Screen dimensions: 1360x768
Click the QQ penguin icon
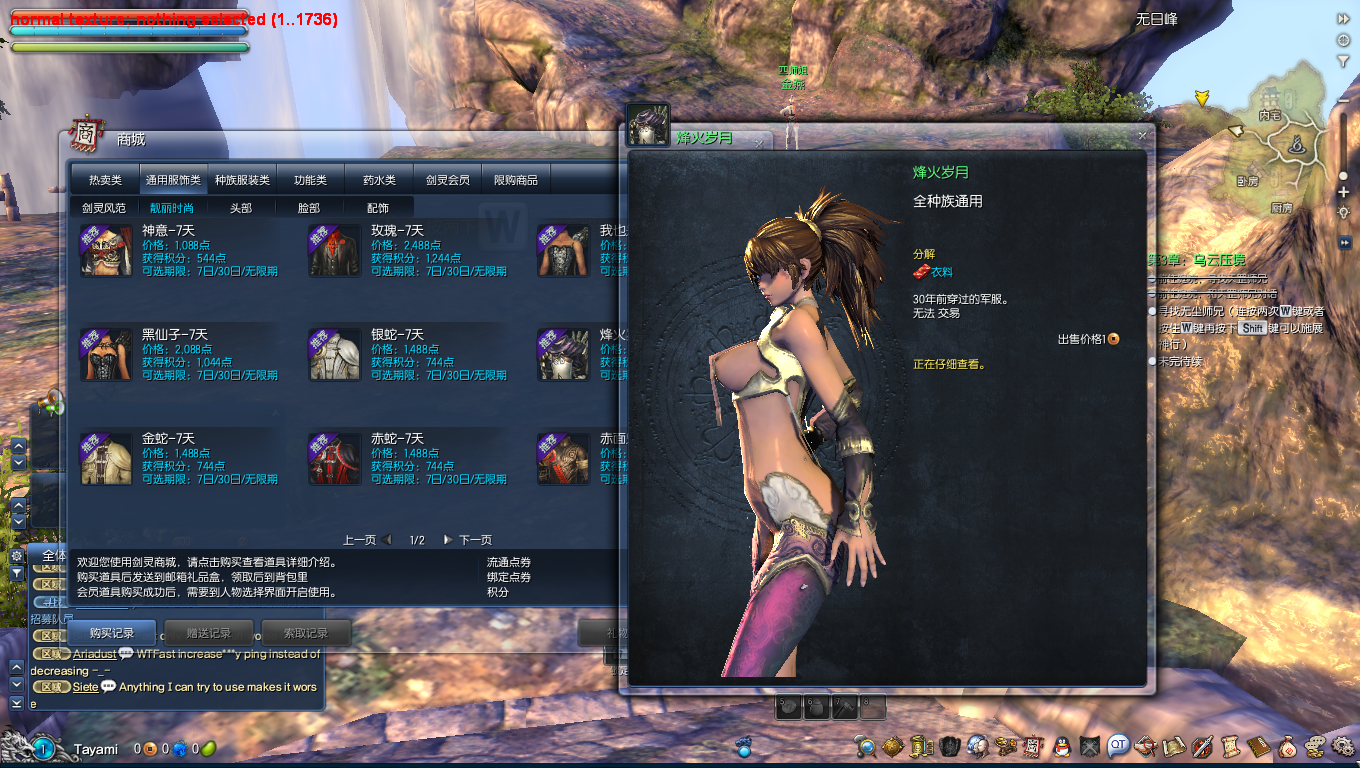(x=1062, y=745)
